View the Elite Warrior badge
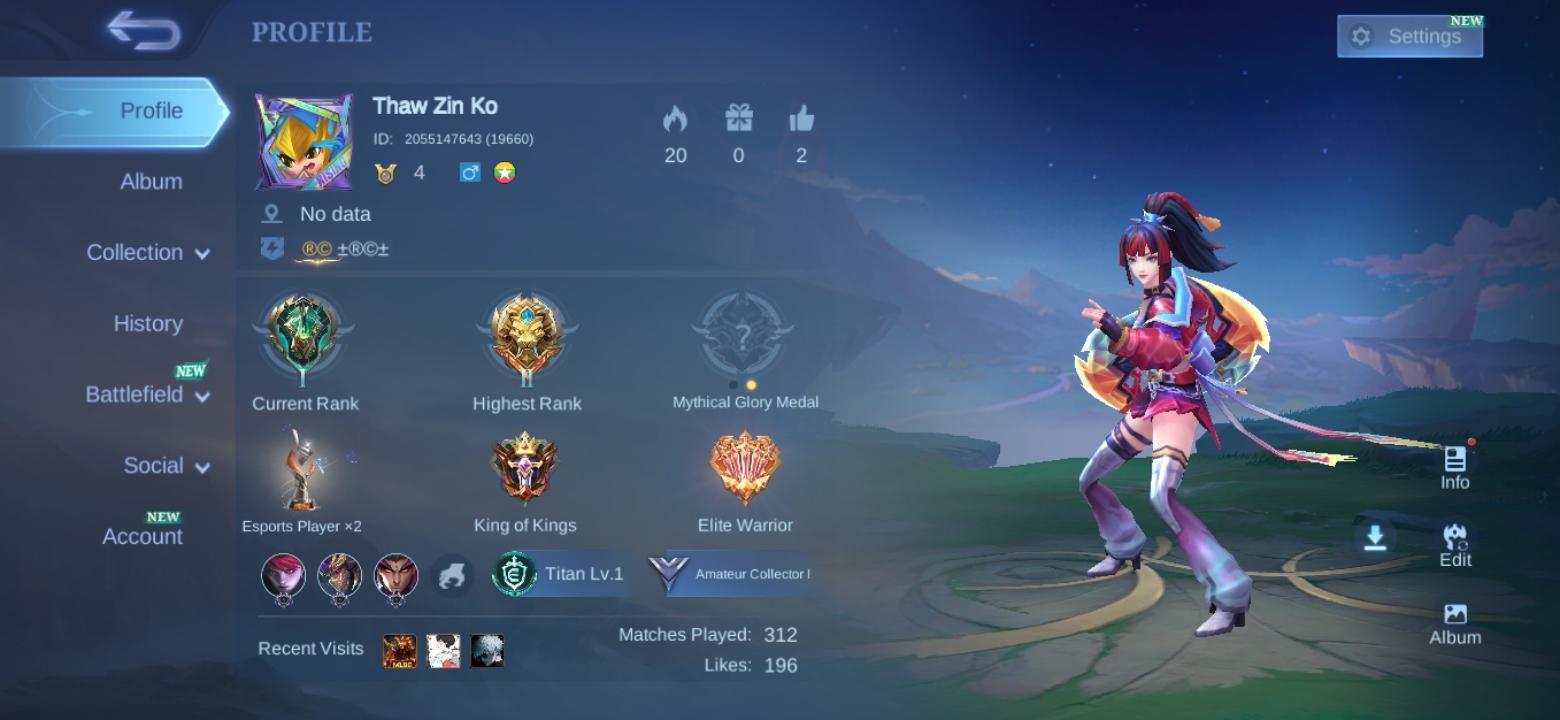Viewport: 1560px width, 720px height. tap(744, 465)
